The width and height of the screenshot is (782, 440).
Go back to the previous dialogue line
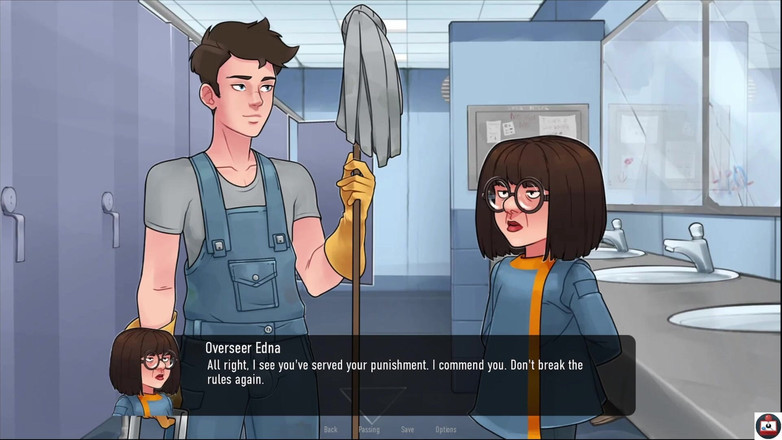(x=330, y=430)
